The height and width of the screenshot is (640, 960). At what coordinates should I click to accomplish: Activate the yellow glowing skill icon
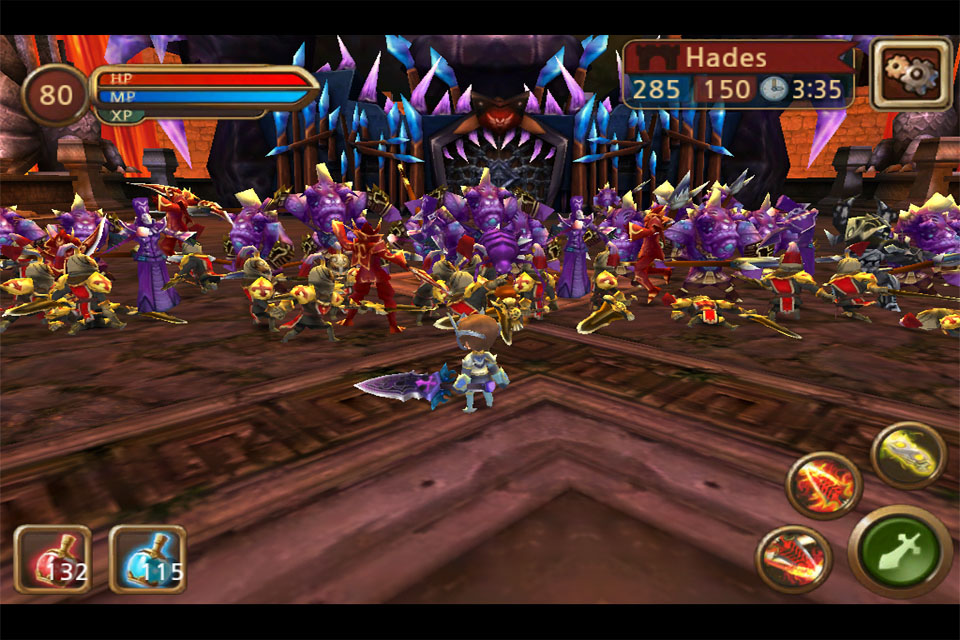908,455
